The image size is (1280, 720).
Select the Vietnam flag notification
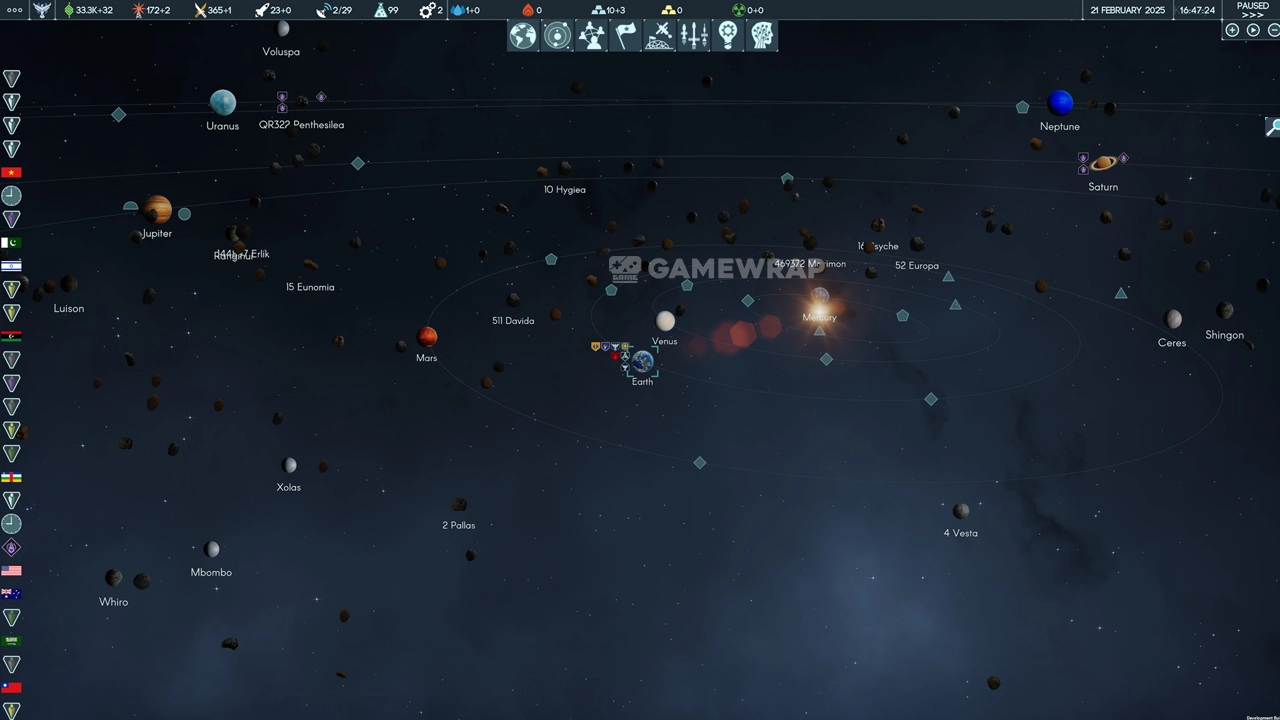pos(11,172)
